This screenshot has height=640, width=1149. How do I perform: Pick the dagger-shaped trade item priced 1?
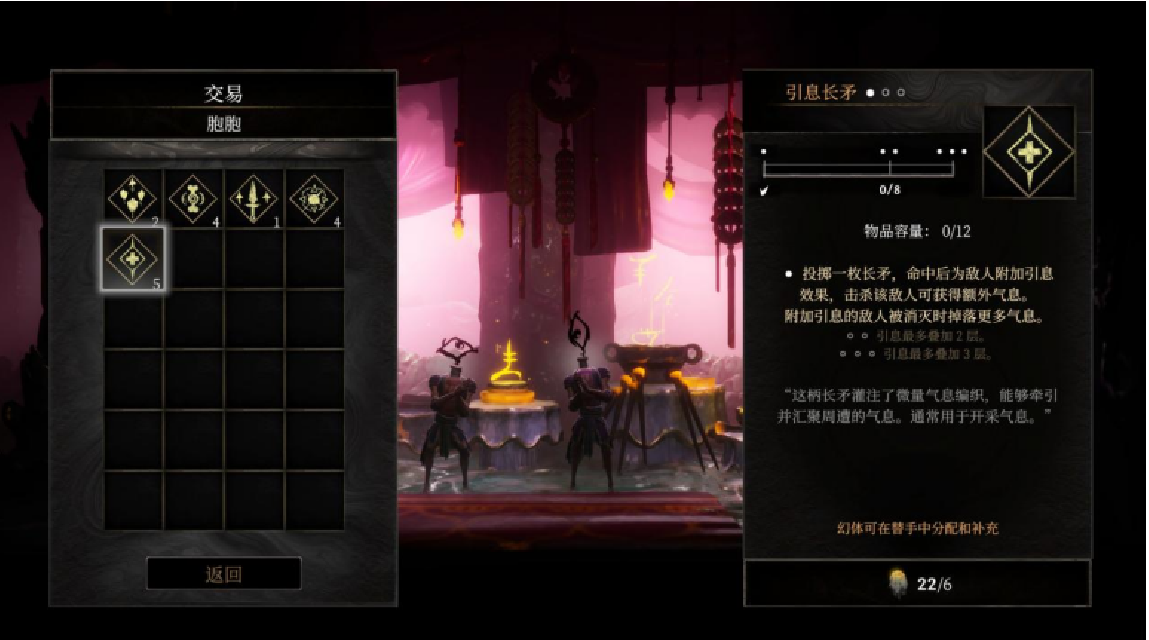point(254,198)
